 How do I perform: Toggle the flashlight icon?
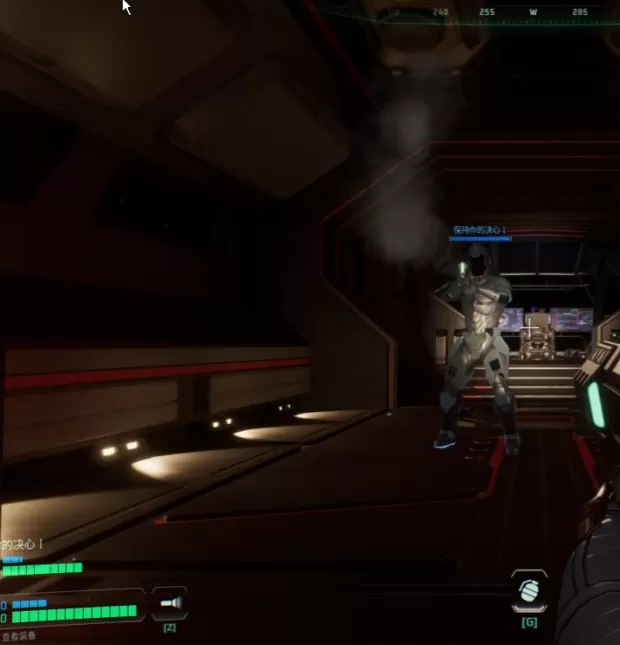(169, 604)
